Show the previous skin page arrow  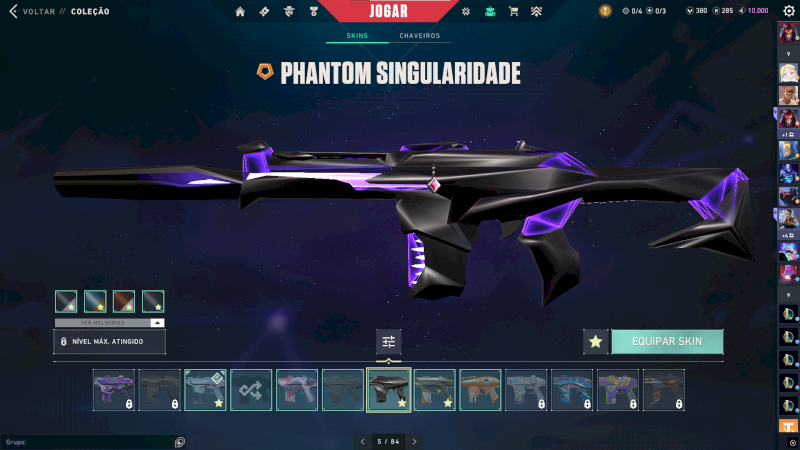point(364,441)
